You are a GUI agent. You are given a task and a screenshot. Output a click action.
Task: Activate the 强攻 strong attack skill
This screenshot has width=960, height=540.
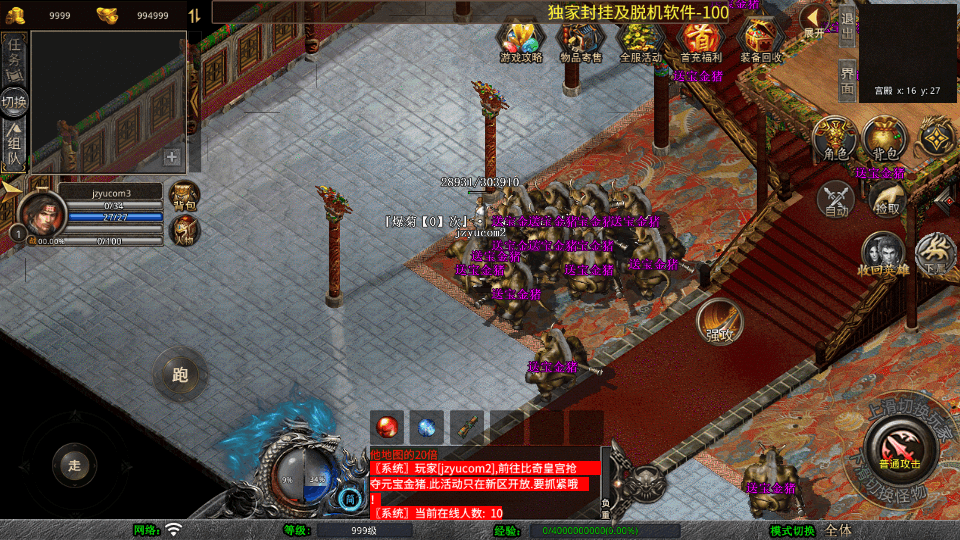(x=719, y=320)
